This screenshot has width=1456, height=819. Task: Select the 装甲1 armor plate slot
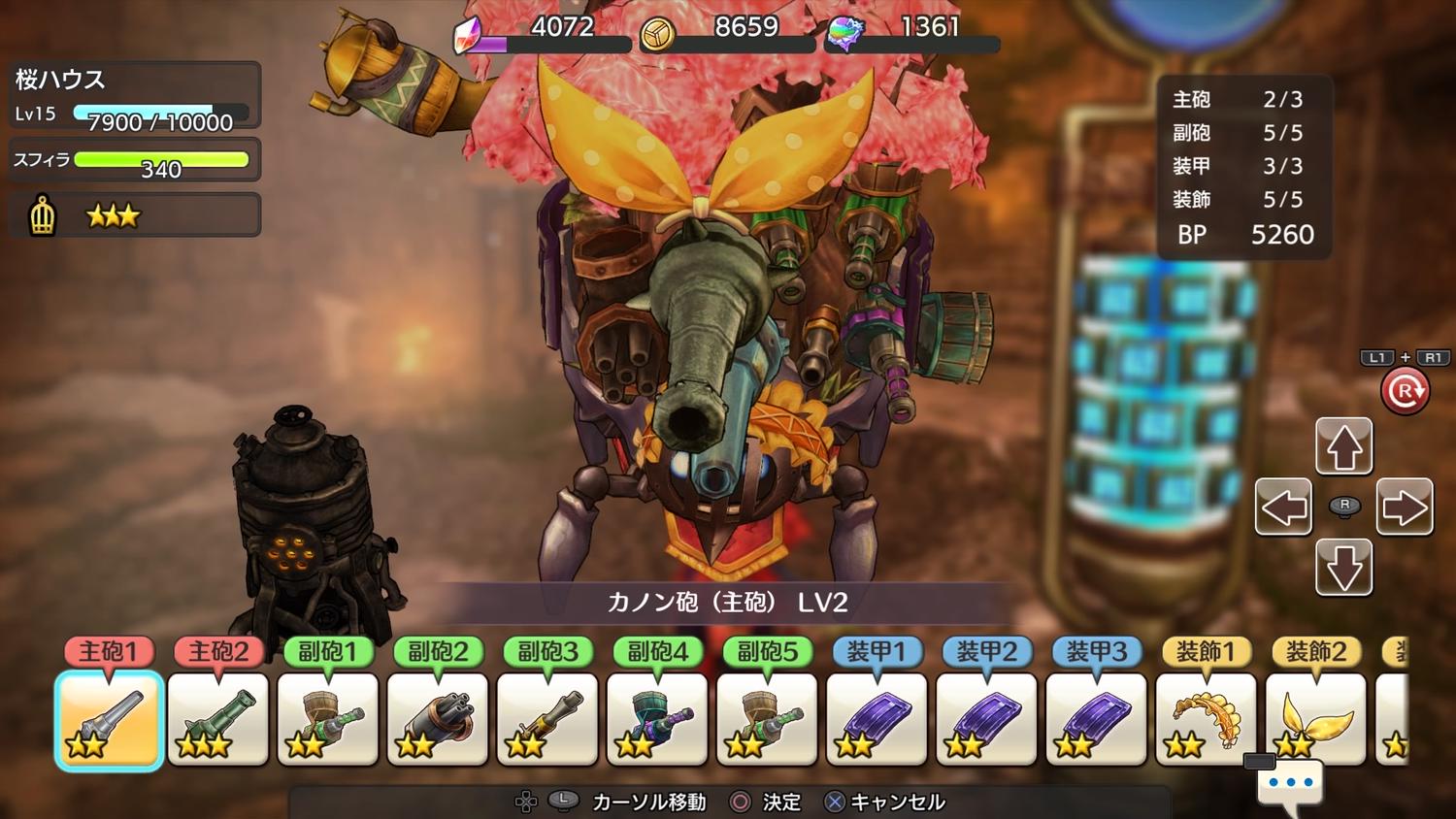tap(877, 720)
